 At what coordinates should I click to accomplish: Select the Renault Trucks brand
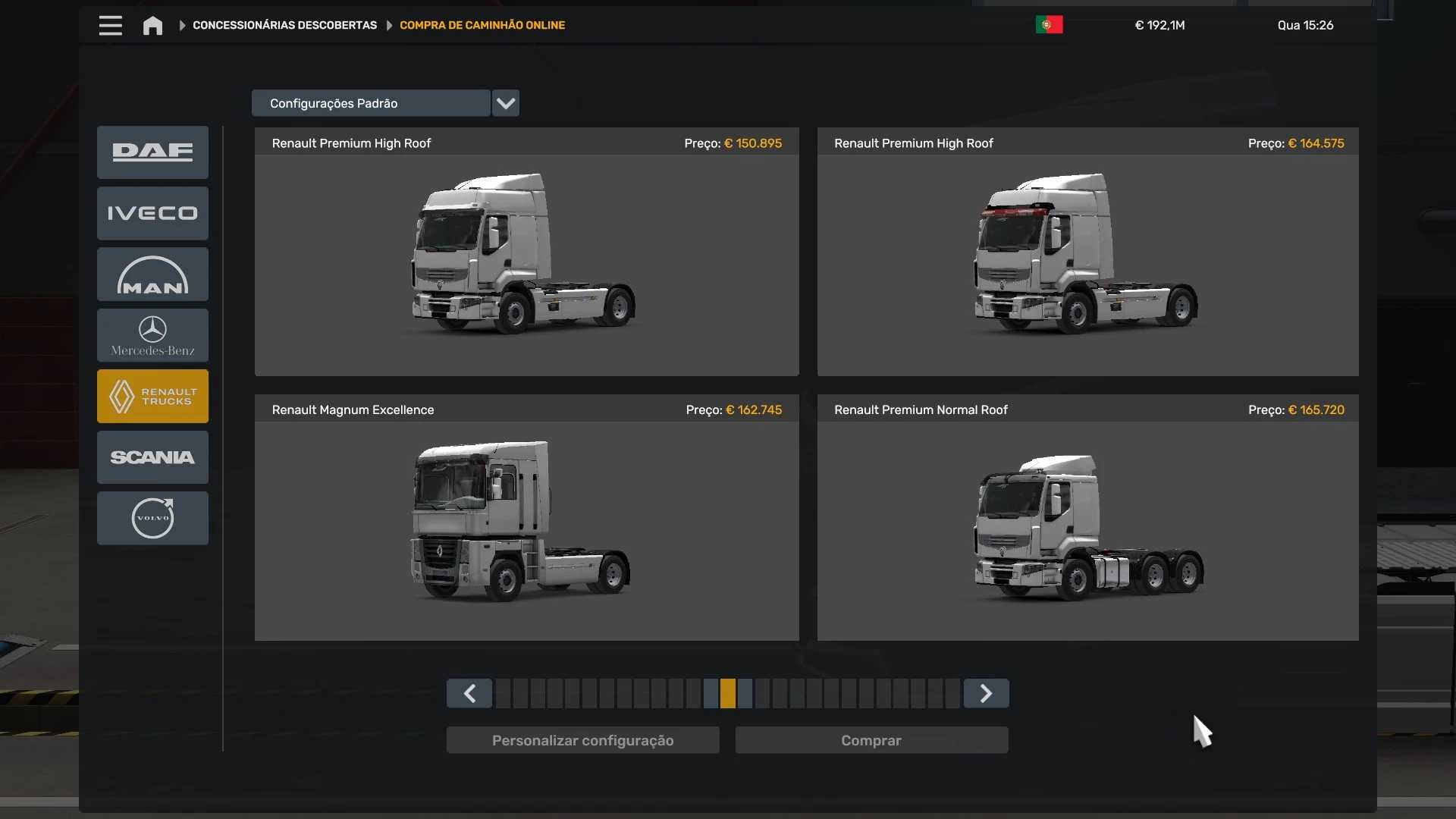pos(152,396)
